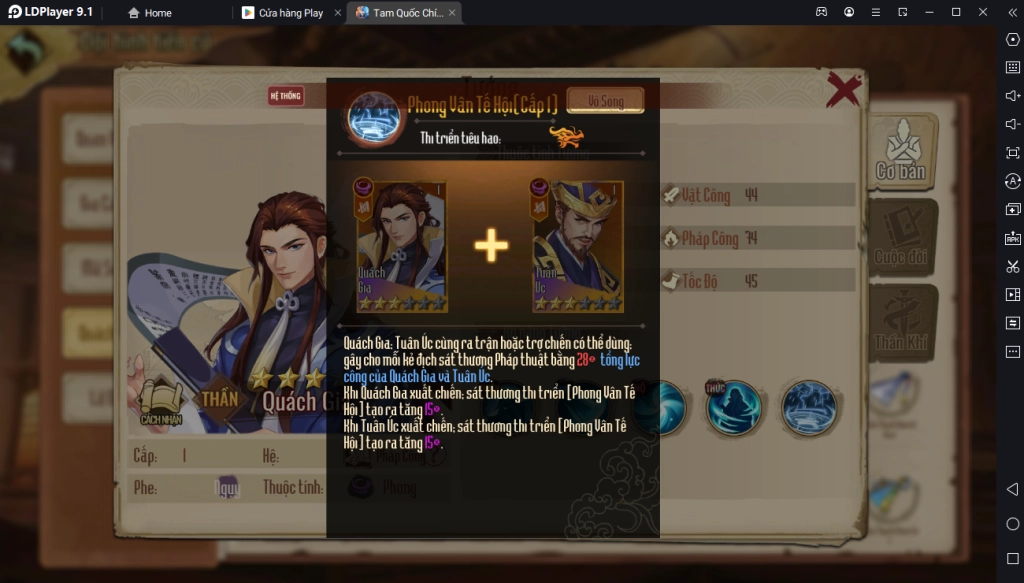
Task: Close the hero detail panel with the red X
Action: [x=844, y=90]
